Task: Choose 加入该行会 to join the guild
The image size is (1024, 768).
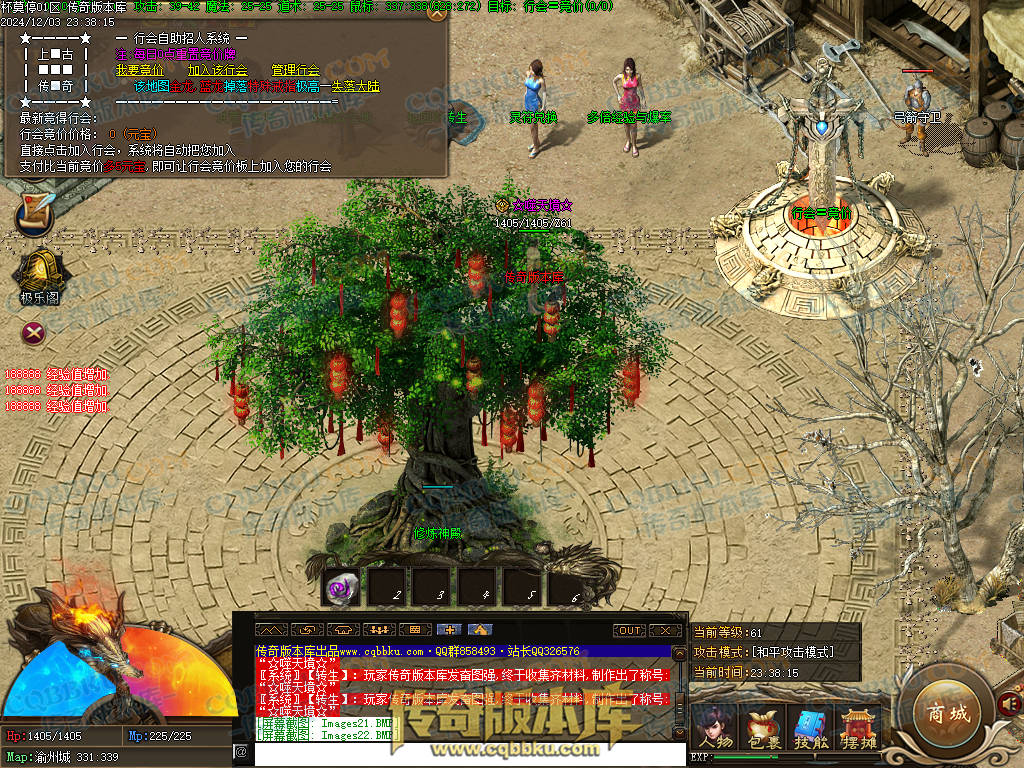Action: 218,71
